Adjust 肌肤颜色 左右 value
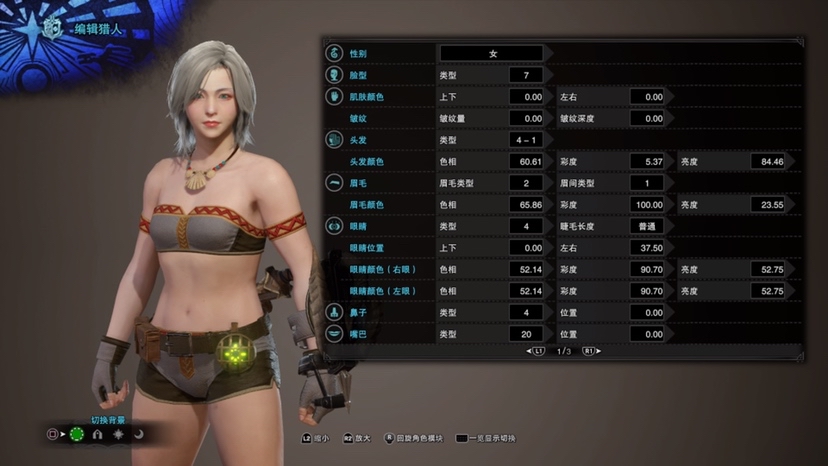Image resolution: width=828 pixels, height=466 pixels. coord(647,97)
